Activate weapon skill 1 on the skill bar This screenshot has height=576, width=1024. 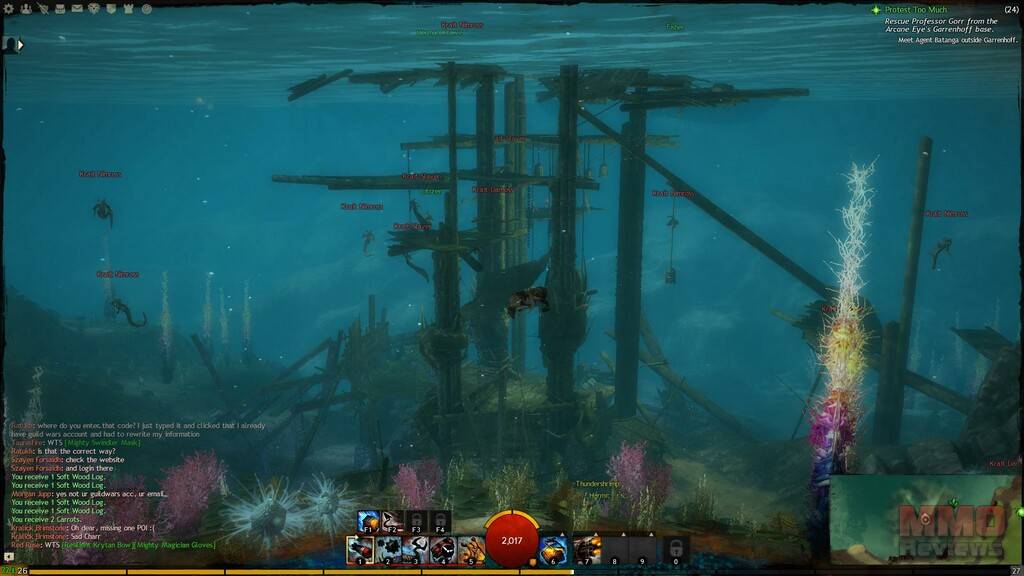point(360,548)
